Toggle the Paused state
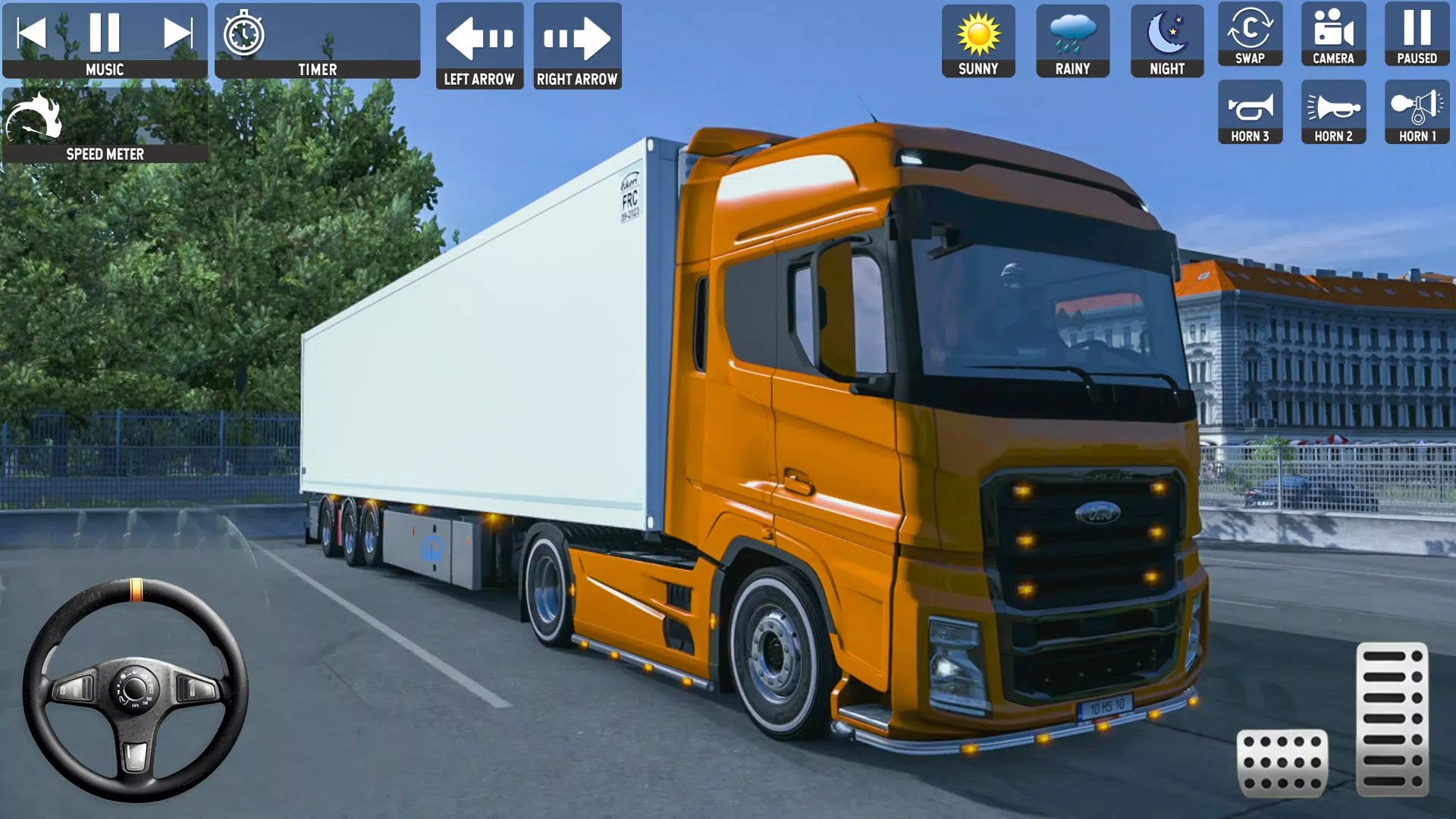Viewport: 1456px width, 819px height. pos(1417,34)
